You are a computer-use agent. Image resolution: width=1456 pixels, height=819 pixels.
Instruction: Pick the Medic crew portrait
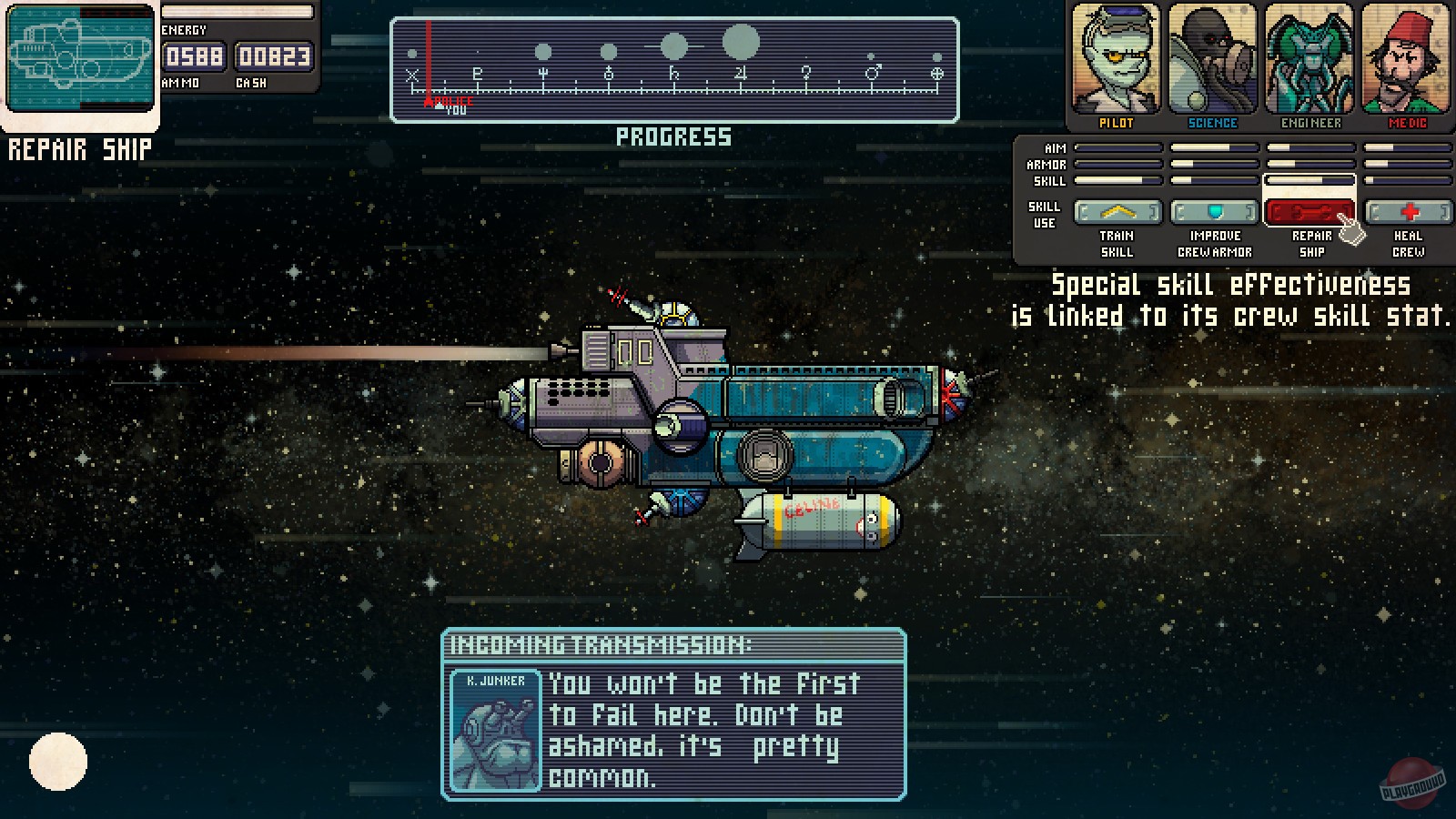coord(1407,60)
